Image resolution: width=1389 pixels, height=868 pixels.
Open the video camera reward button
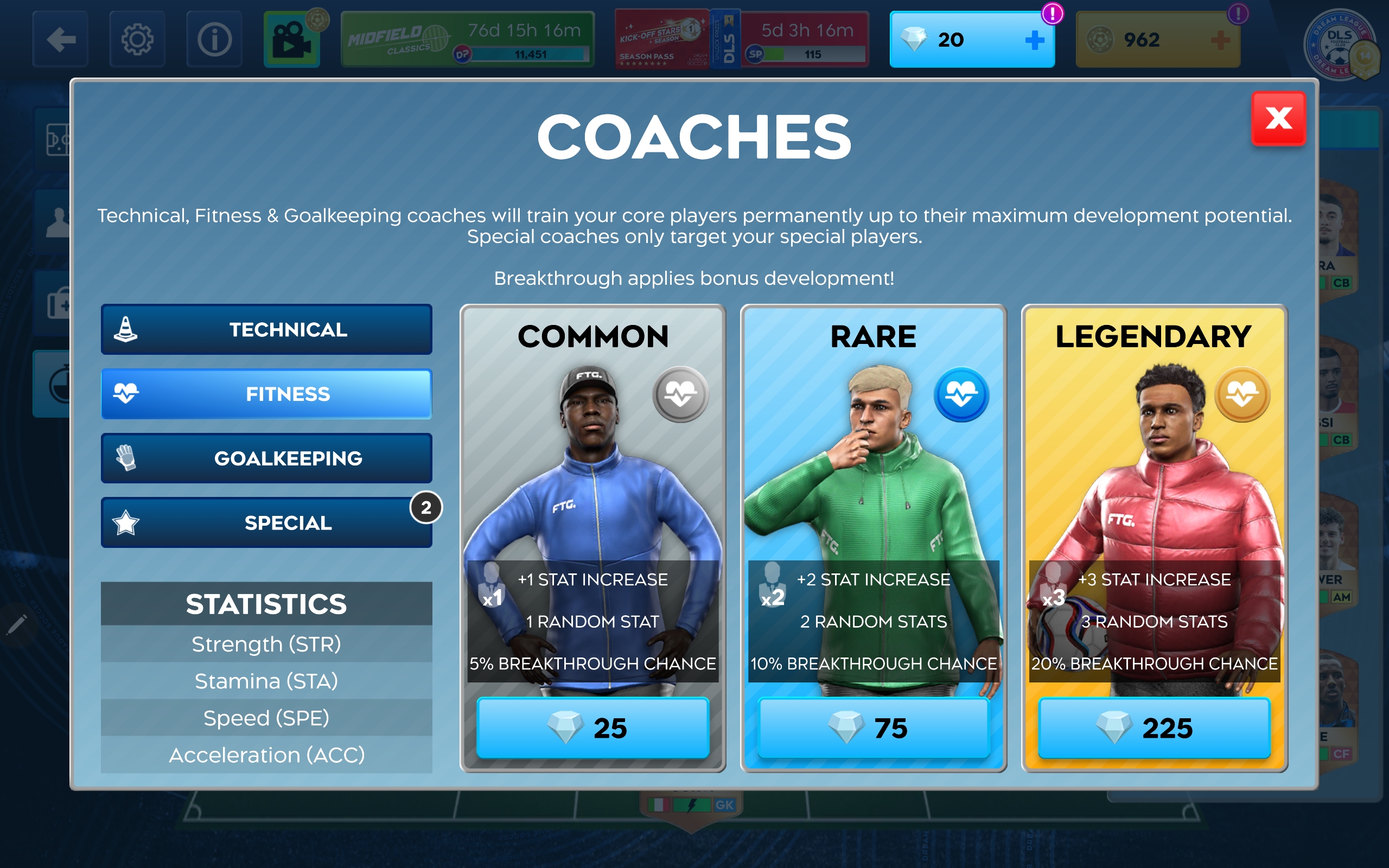(292, 40)
